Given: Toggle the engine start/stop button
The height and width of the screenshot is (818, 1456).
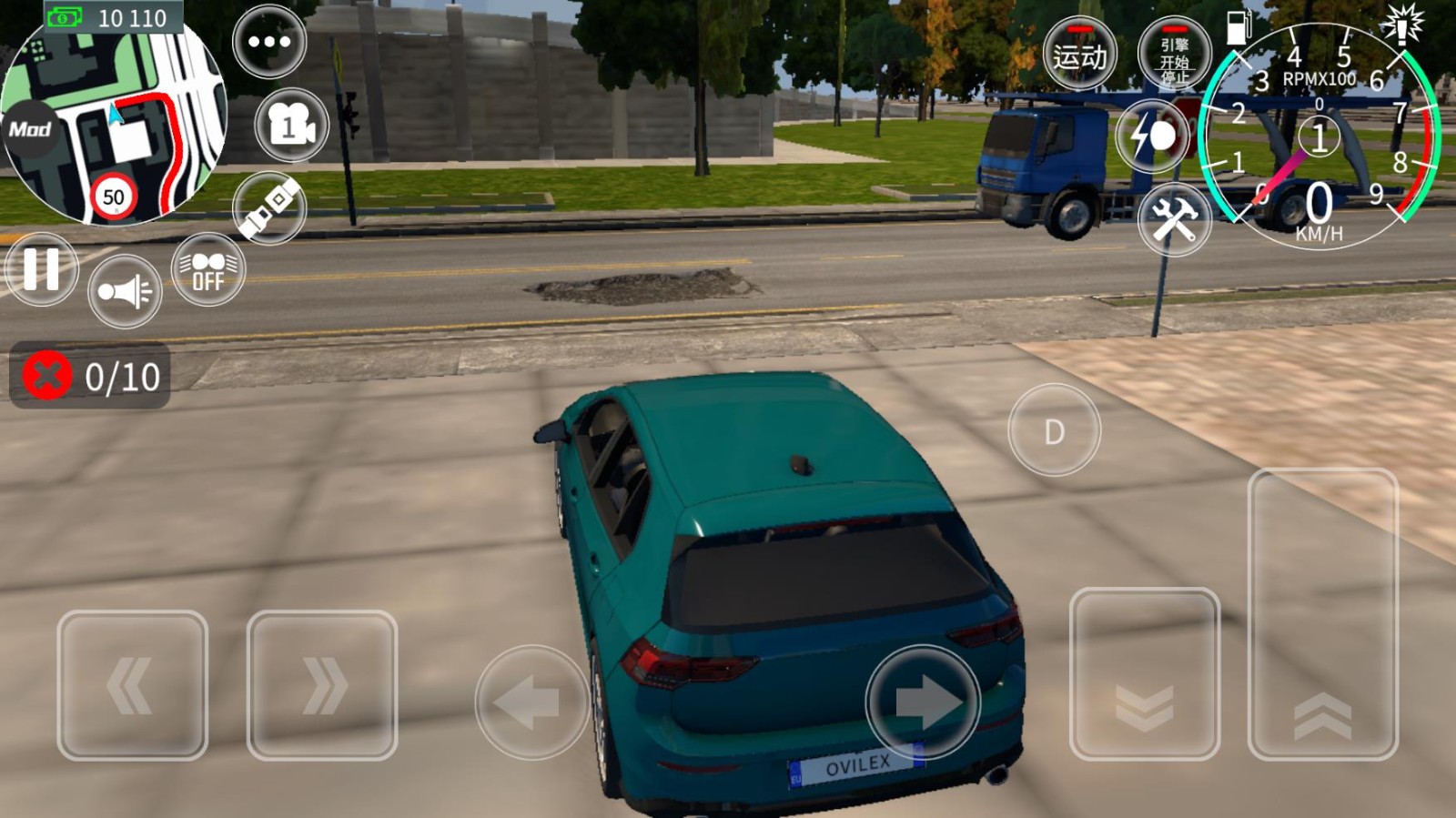Looking at the screenshot, I should (x=1174, y=55).
